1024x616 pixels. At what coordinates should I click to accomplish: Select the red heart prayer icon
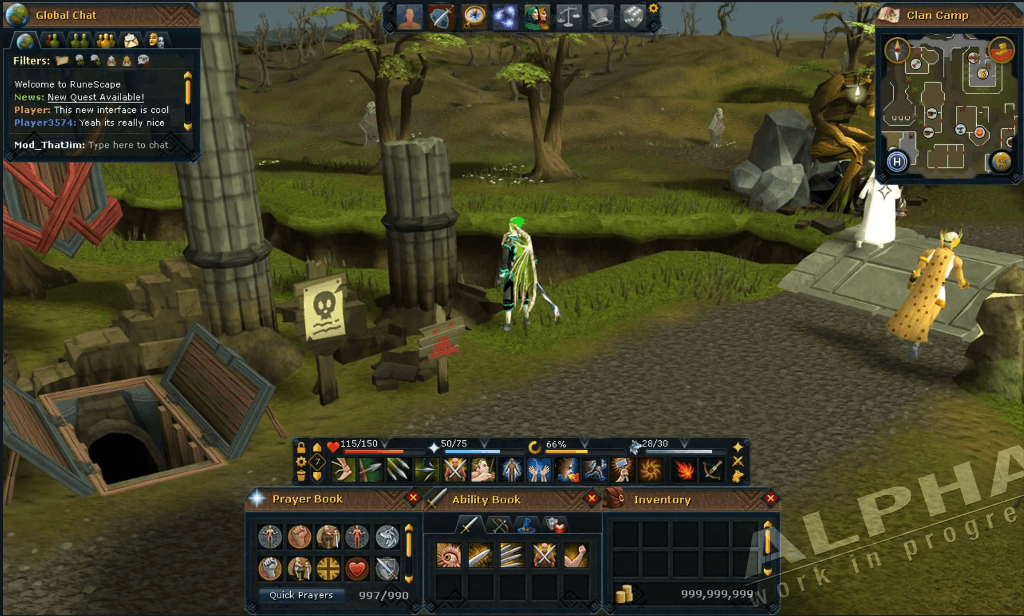(x=358, y=569)
